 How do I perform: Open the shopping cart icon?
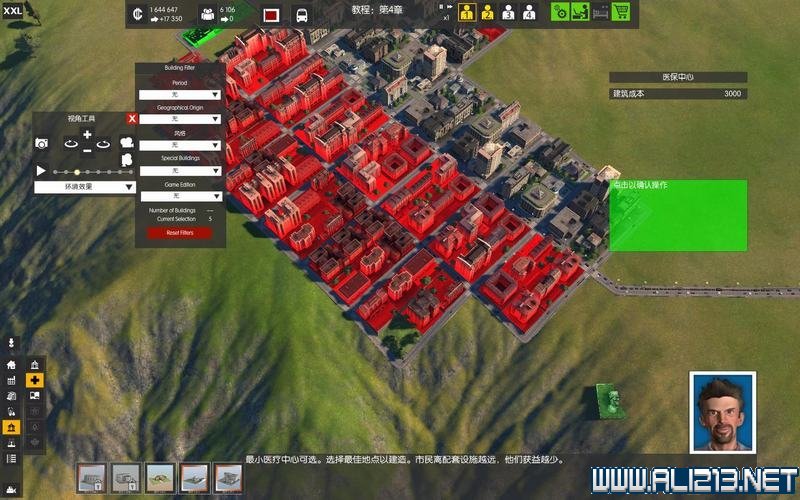pyautogui.click(x=621, y=13)
